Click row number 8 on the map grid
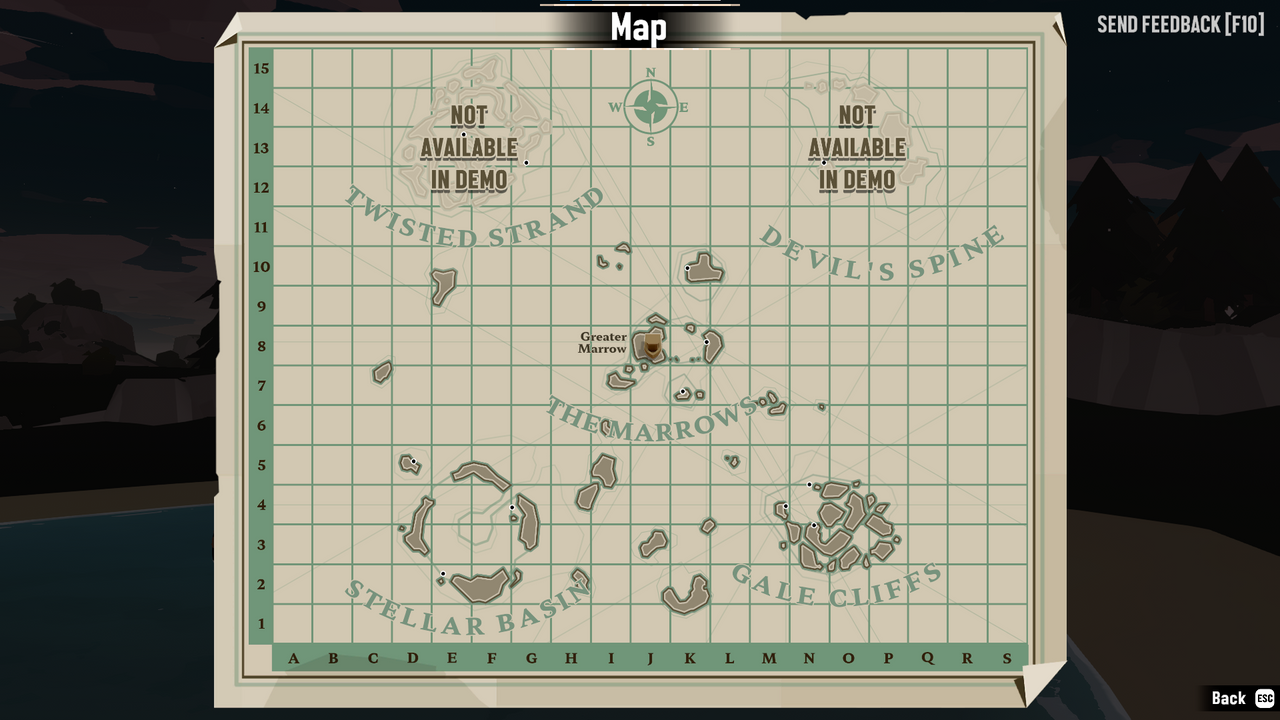1280x720 pixels. coord(261,346)
